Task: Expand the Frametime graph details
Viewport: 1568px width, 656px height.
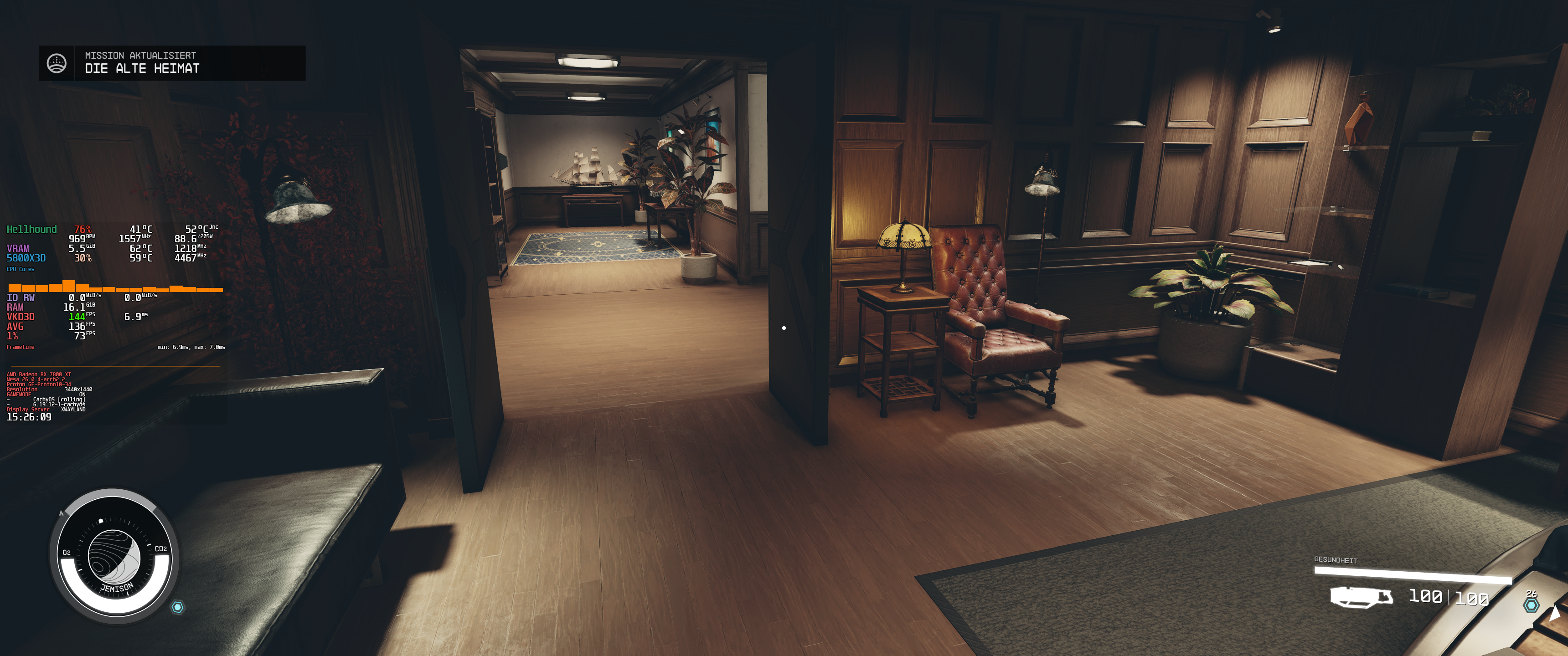Action: pyautogui.click(x=20, y=346)
